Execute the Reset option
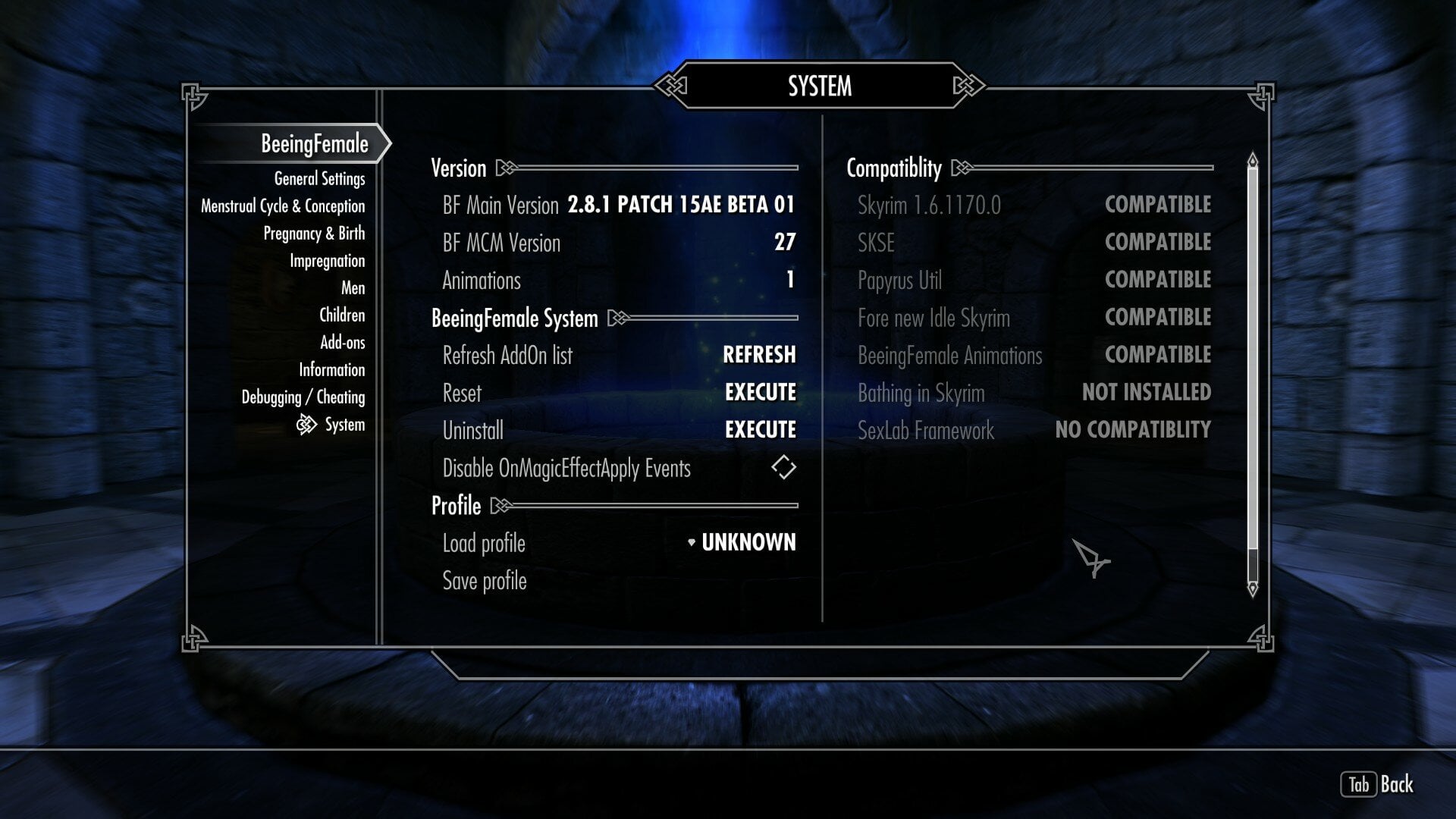 760,393
